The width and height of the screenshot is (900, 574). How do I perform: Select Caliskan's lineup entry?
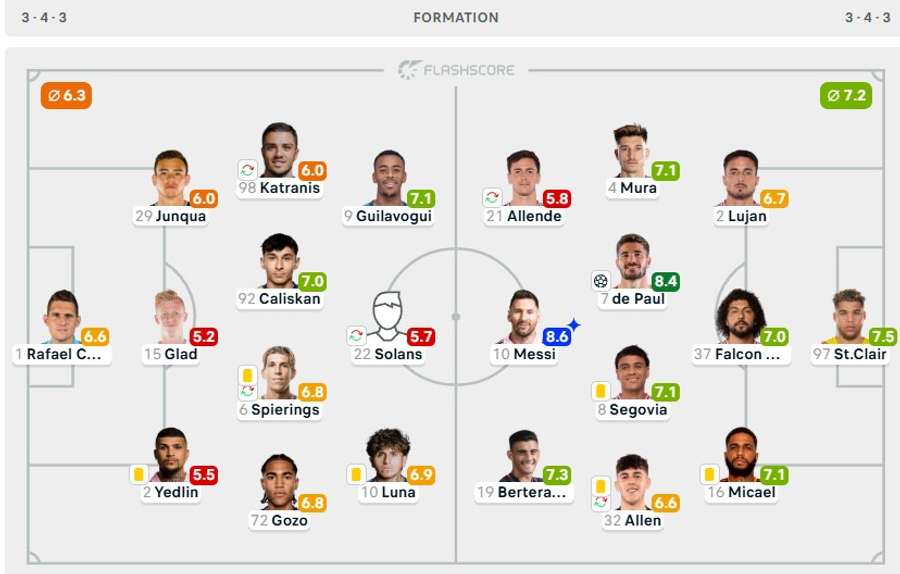(280, 260)
